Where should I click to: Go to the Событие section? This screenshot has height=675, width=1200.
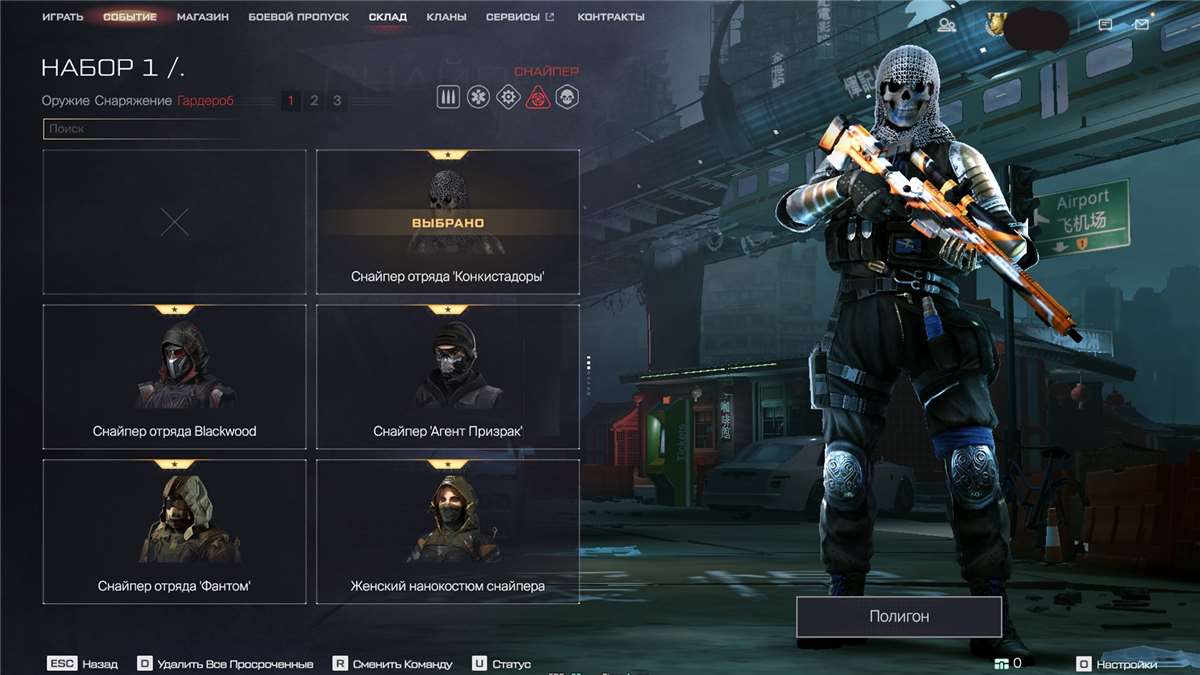click(x=130, y=17)
